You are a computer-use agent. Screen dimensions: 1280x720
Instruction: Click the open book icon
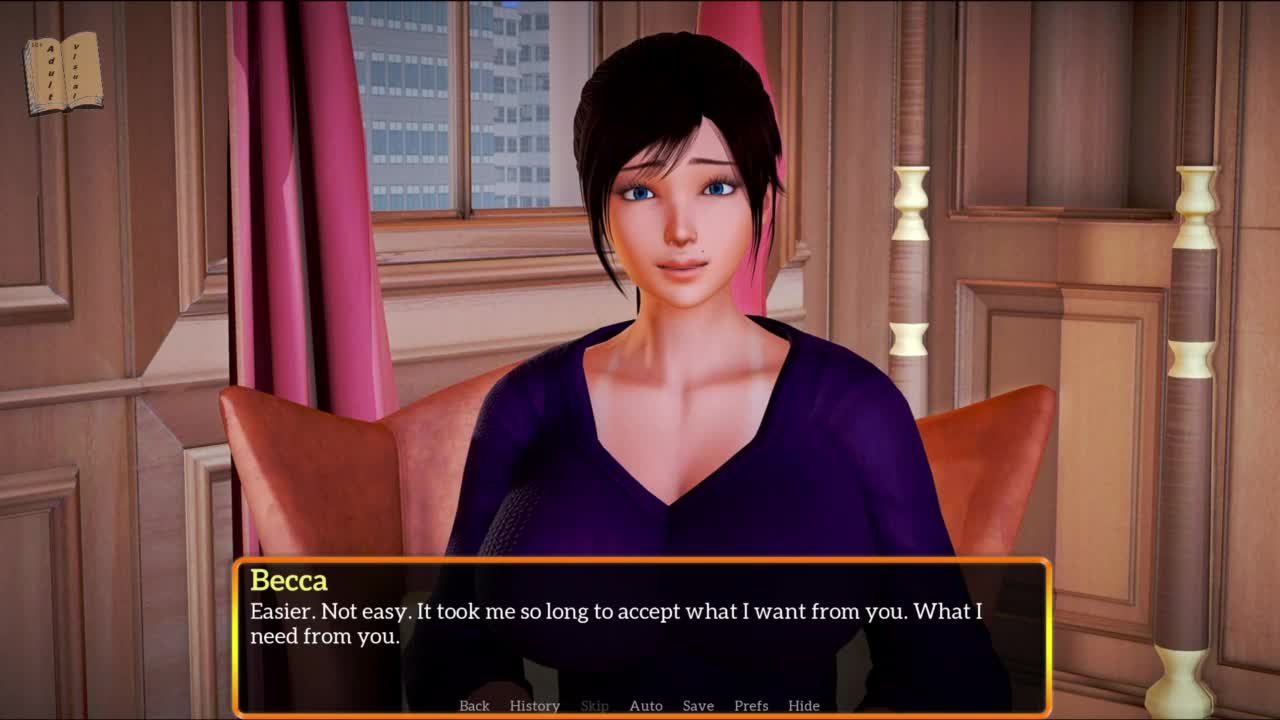63,73
